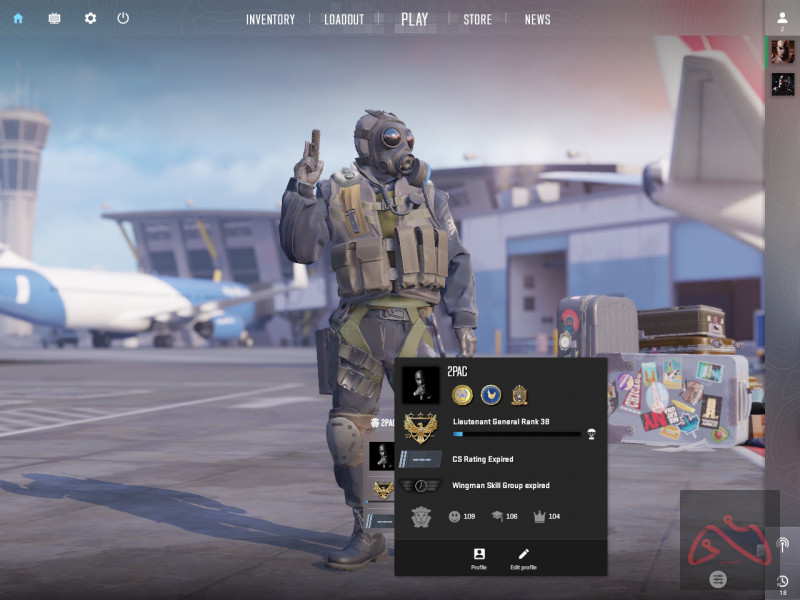Open the sliders filter button below the red map

point(717,578)
